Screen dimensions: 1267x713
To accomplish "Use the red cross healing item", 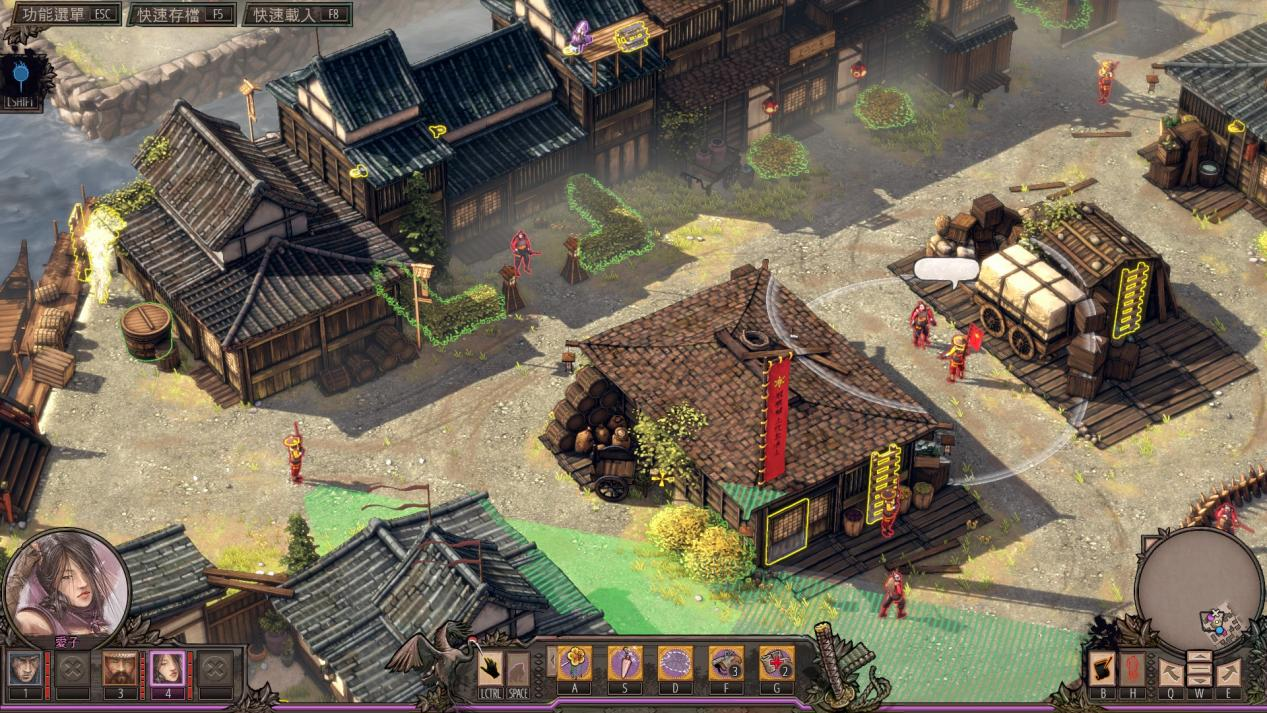I will (x=776, y=662).
